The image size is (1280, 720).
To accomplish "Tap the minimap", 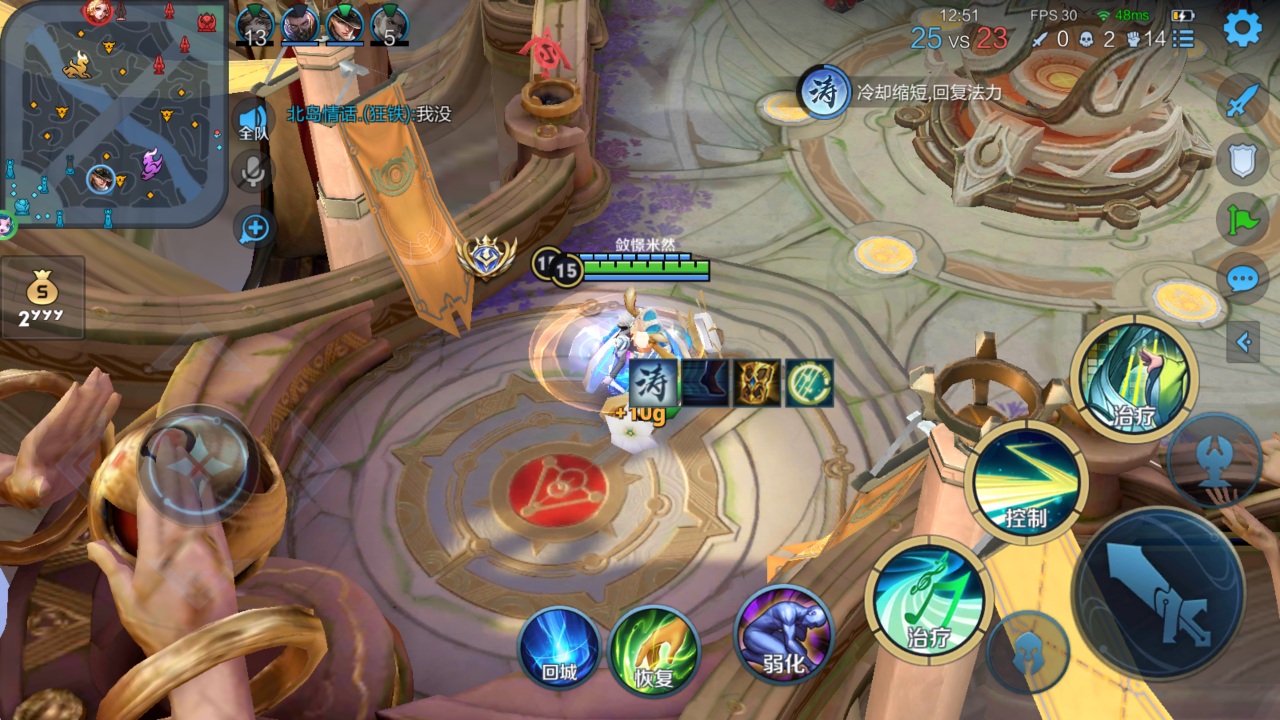I will [x=113, y=114].
